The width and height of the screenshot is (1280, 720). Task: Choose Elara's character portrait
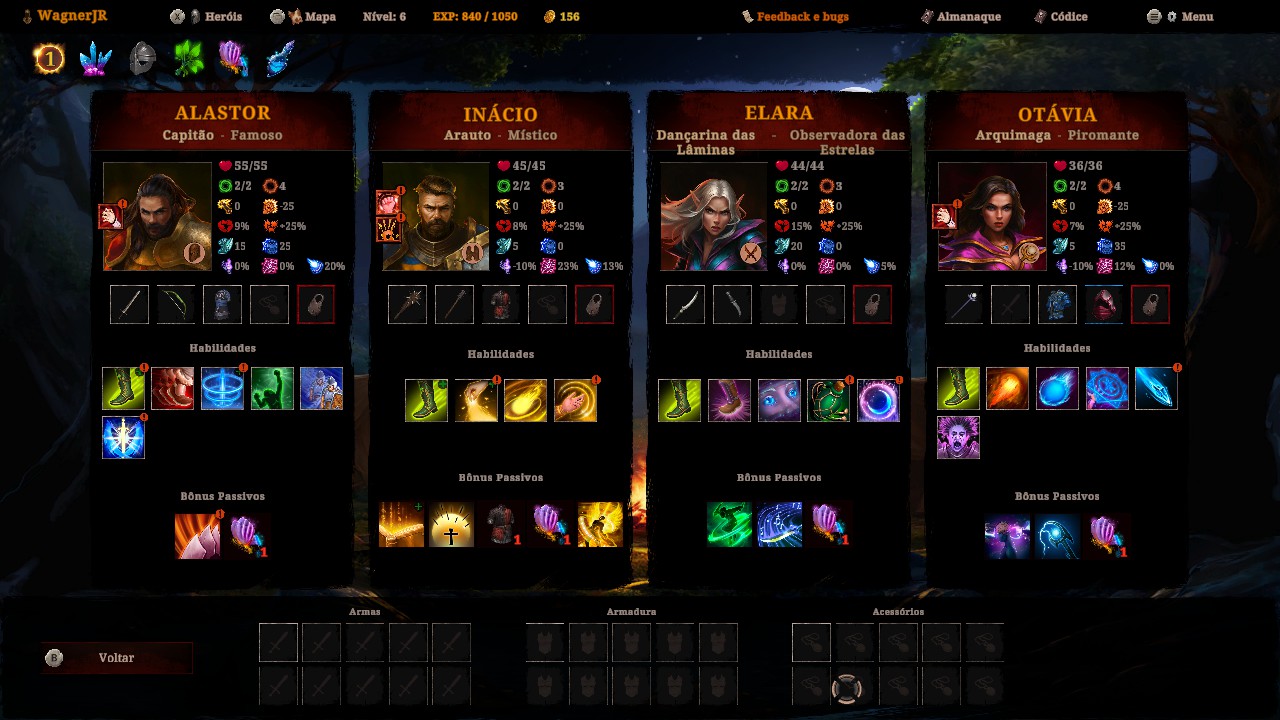714,216
